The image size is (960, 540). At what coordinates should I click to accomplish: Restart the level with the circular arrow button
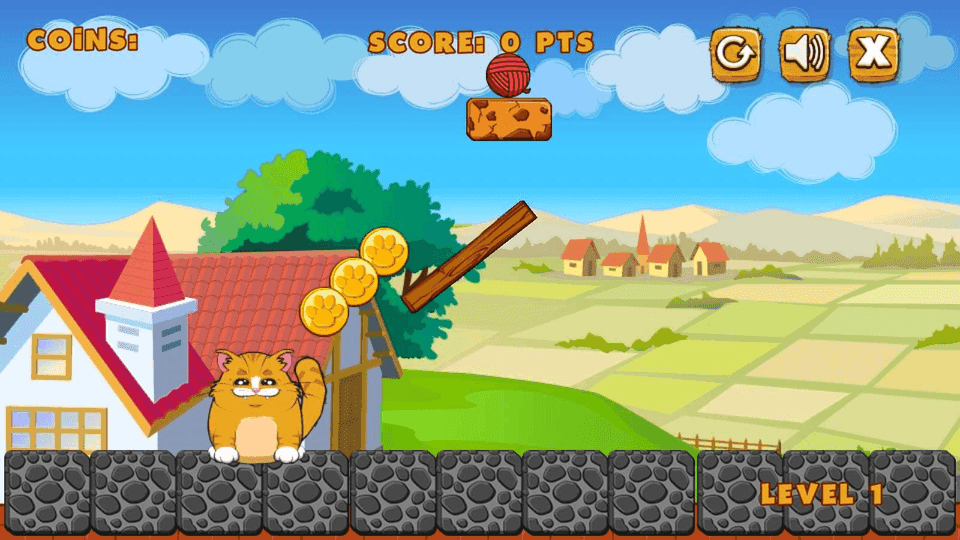735,53
